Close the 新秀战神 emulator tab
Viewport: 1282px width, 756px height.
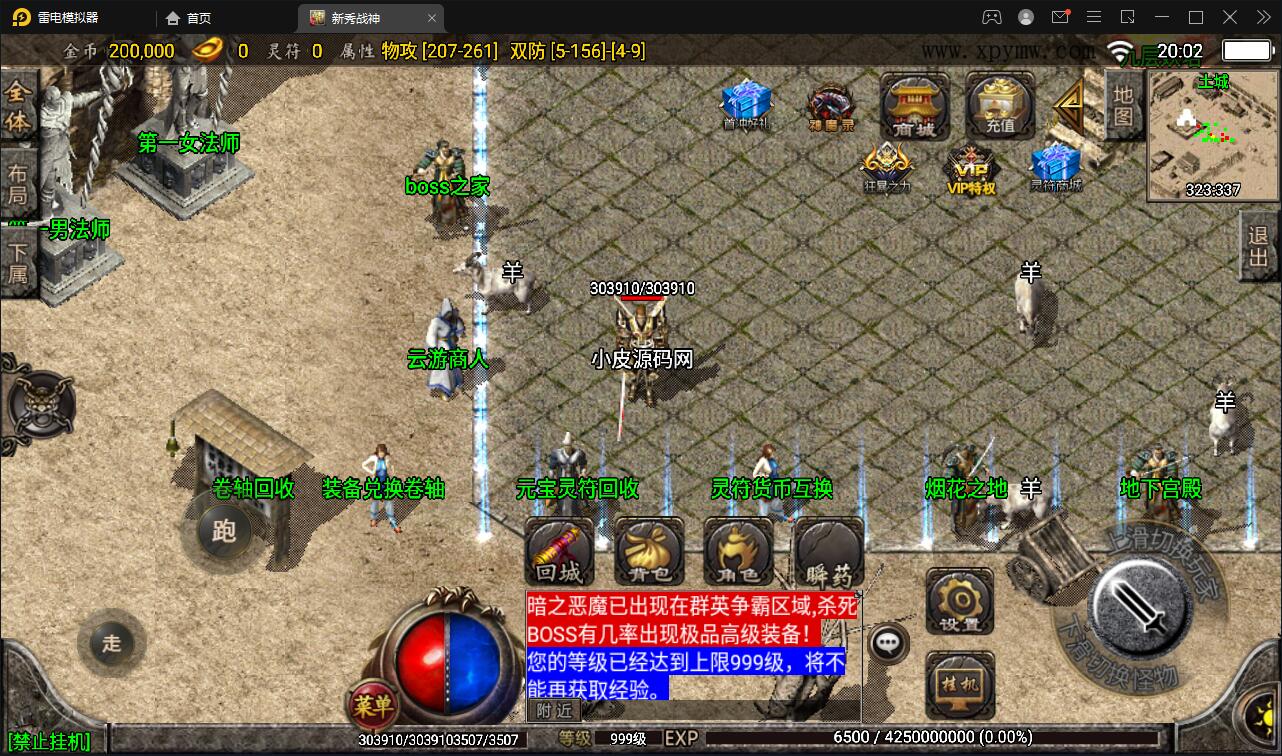432,18
